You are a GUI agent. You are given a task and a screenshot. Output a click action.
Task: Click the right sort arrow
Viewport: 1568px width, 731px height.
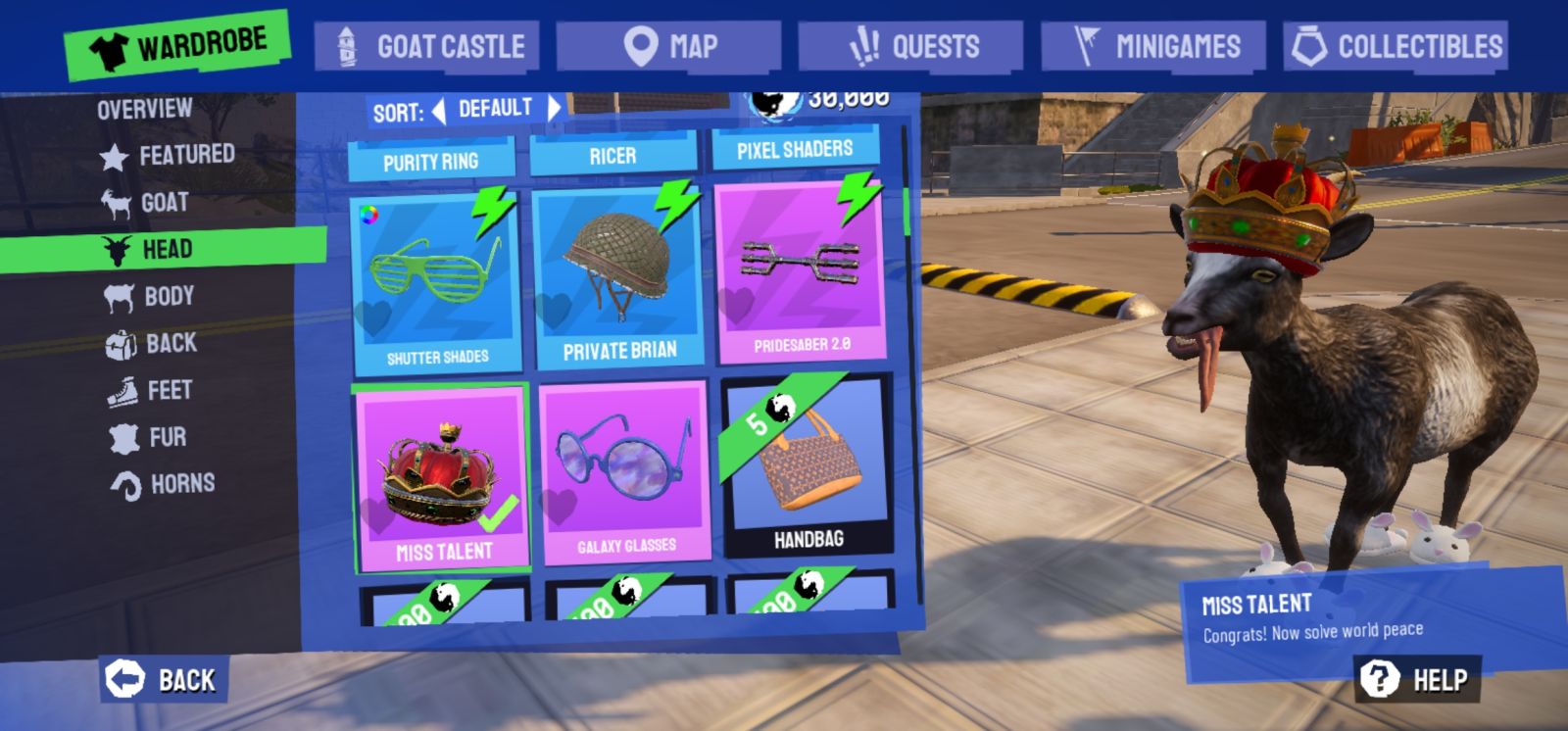tap(554, 109)
